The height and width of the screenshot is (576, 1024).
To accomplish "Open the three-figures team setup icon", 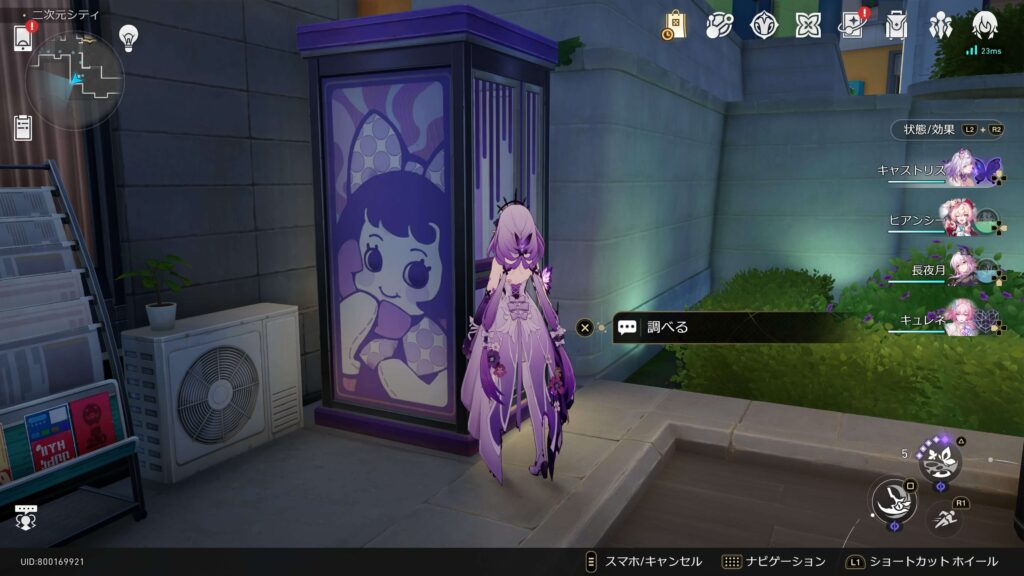I will tap(940, 25).
